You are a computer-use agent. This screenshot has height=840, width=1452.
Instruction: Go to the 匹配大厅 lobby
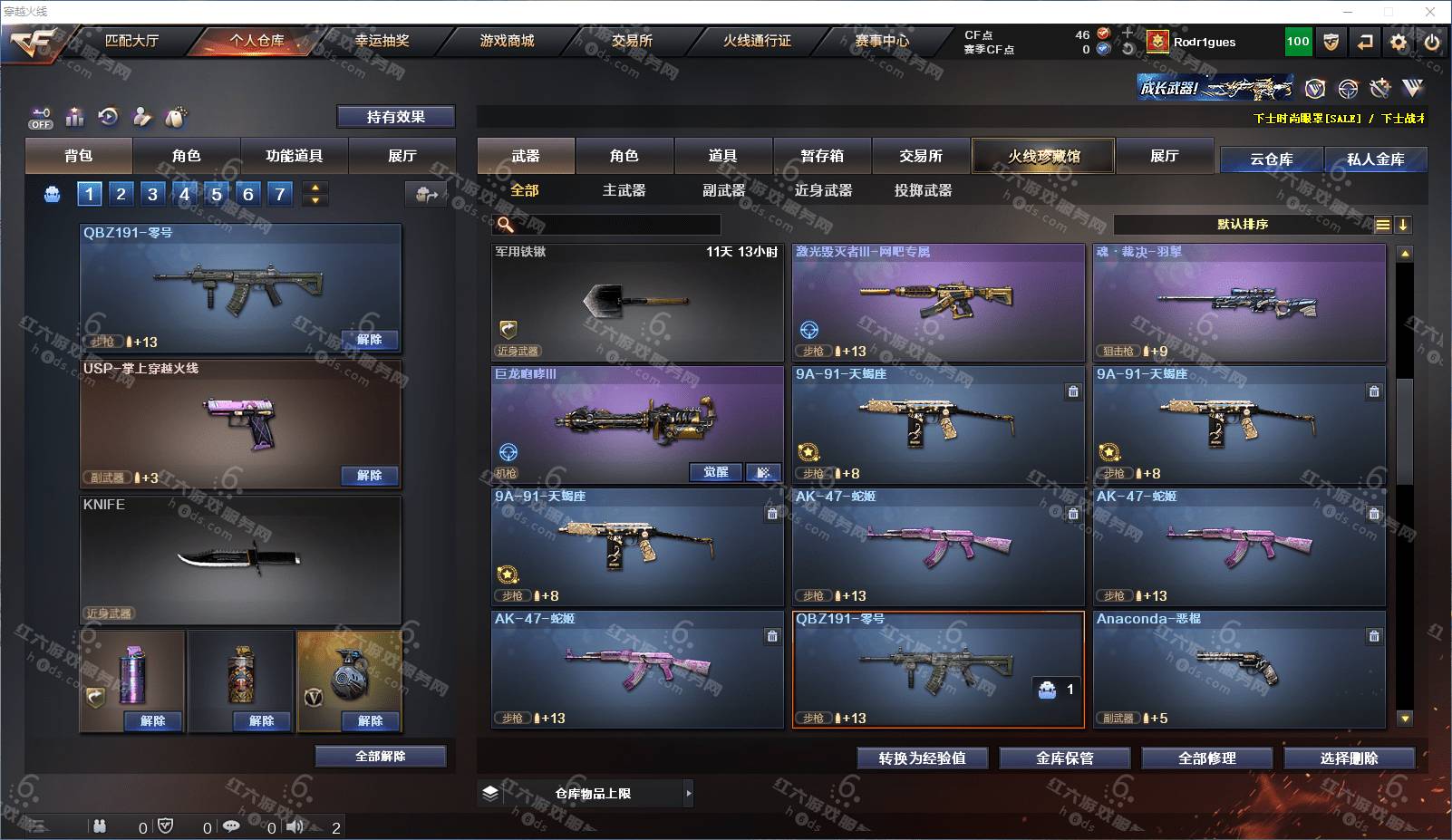click(x=131, y=41)
